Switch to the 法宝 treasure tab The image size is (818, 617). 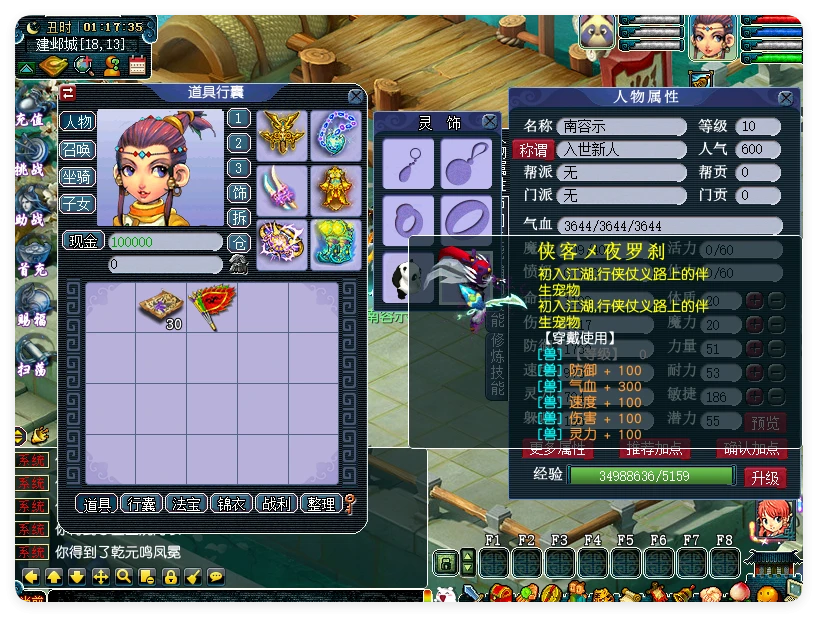pos(186,505)
